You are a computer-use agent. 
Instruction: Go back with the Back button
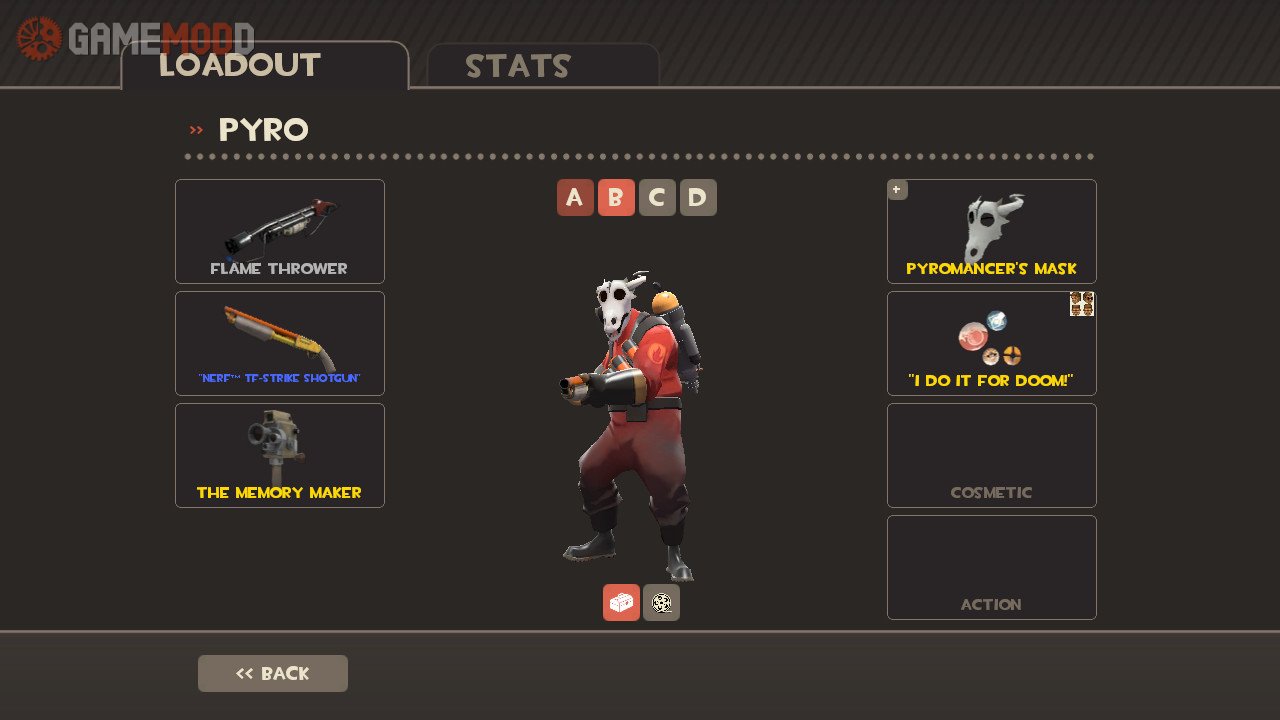click(x=273, y=673)
